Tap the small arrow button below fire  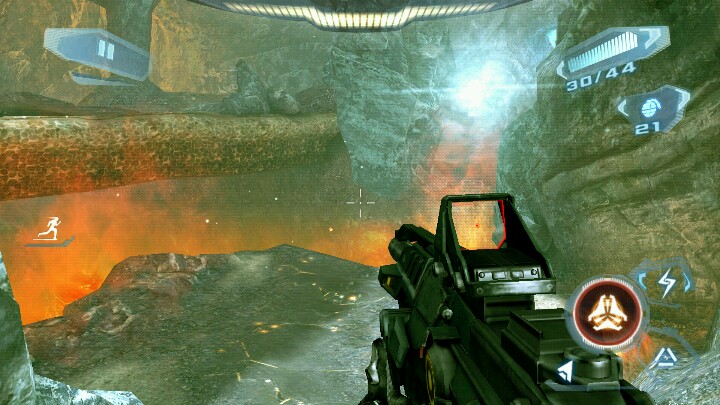pos(565,373)
